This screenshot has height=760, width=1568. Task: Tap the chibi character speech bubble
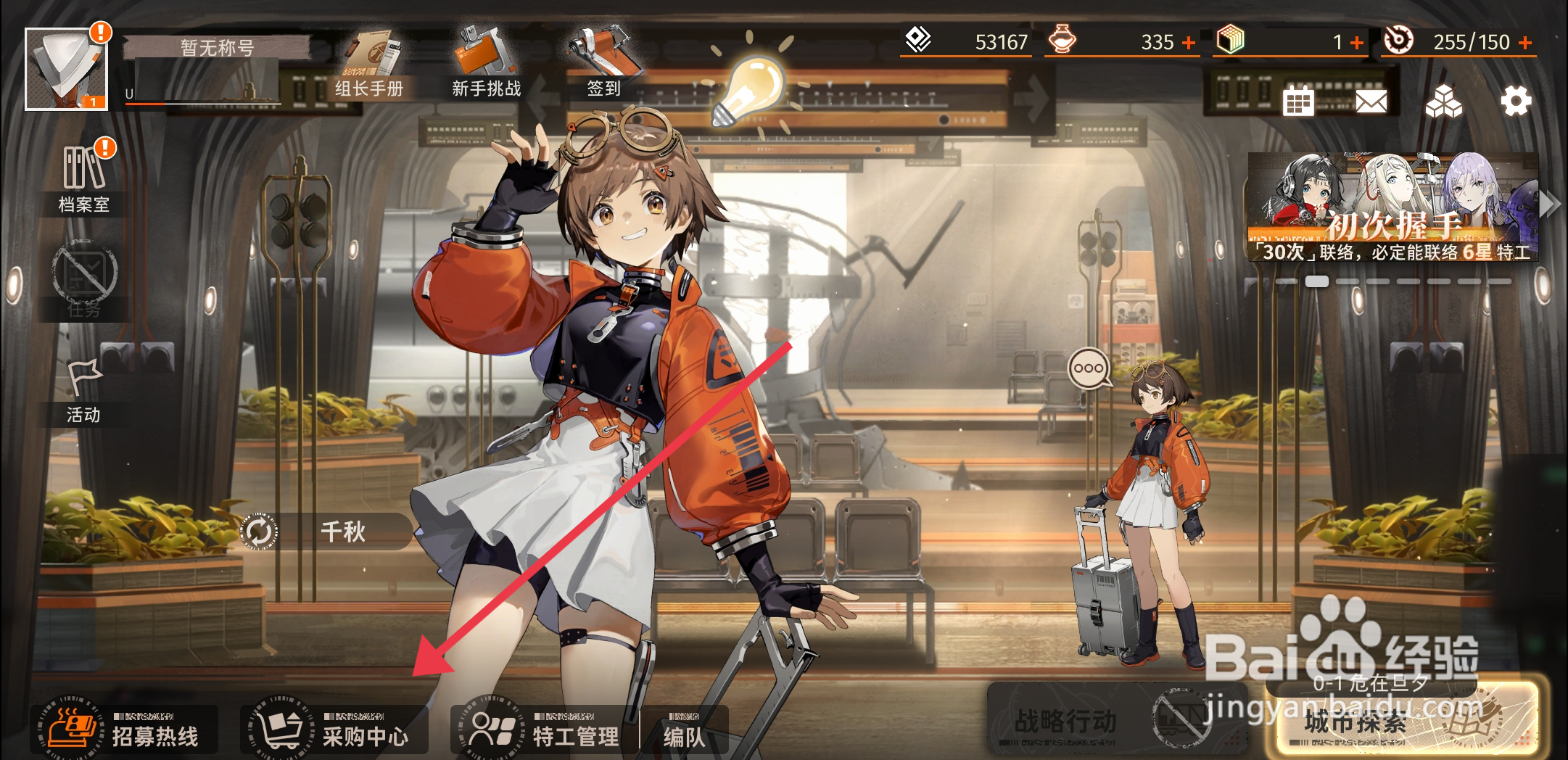click(x=1089, y=368)
